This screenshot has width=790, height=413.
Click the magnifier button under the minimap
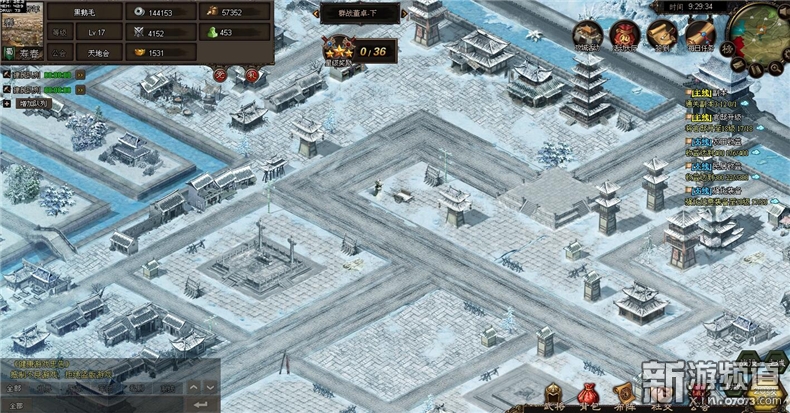[x=775, y=70]
